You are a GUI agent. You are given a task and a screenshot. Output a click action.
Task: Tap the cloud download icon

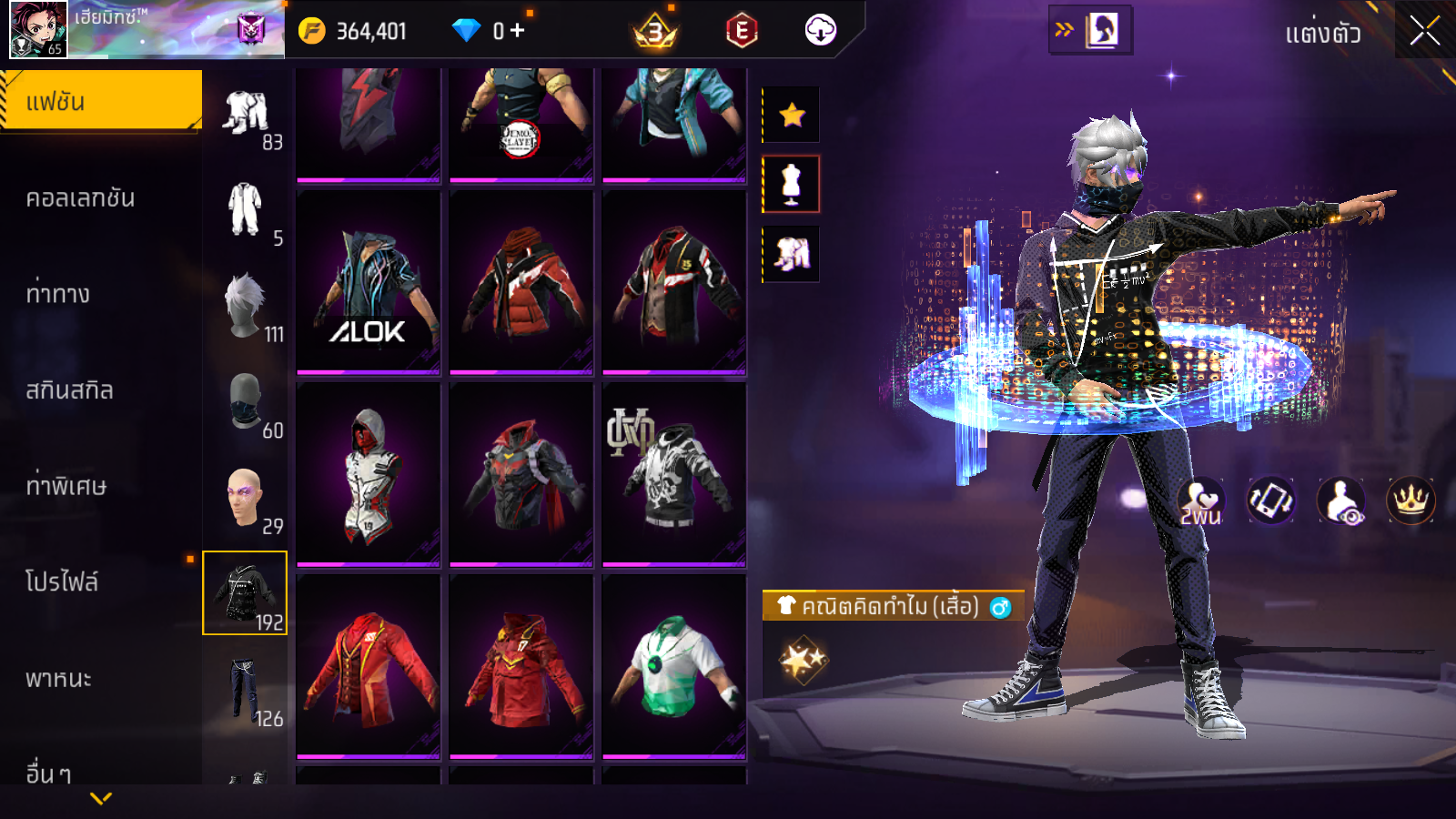point(820,31)
